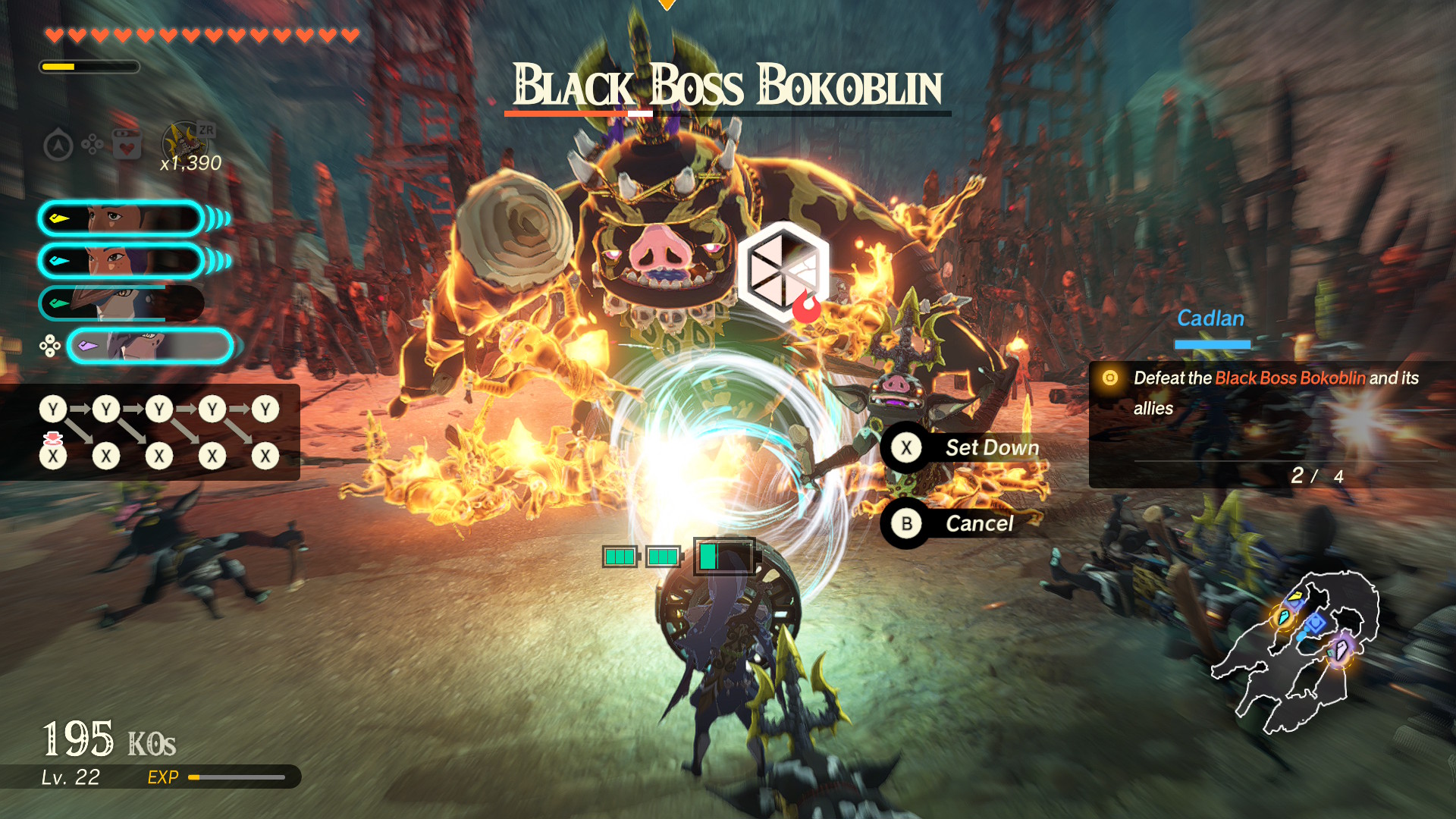
Task: Switch to the yellow-marker ally portrait
Action: pos(121,219)
